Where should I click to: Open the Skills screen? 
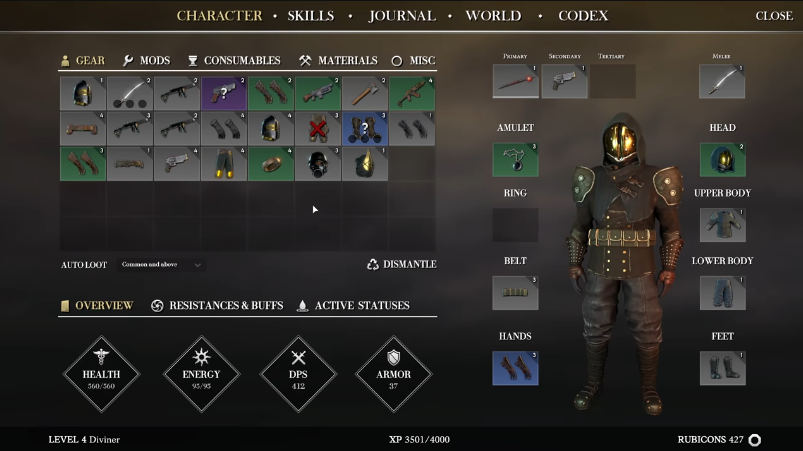coord(311,16)
